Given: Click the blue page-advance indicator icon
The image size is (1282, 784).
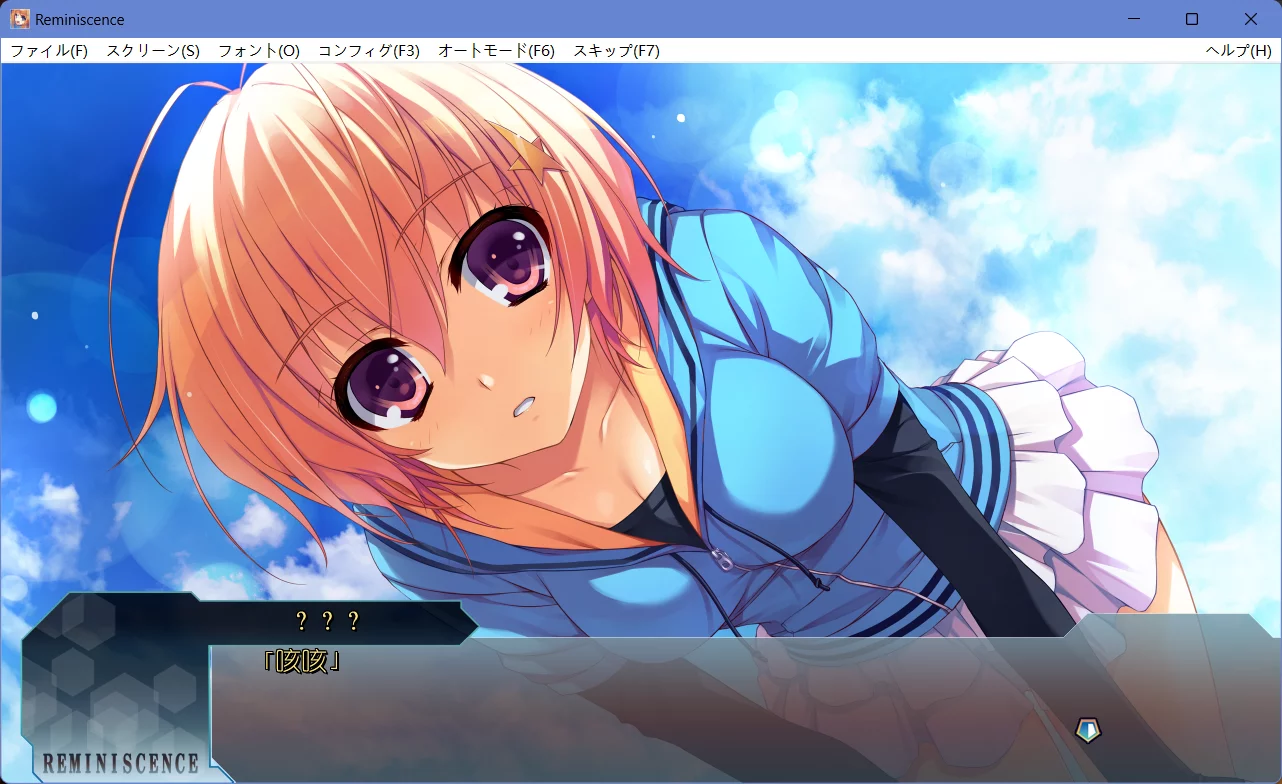Looking at the screenshot, I should pos(1086,730).
